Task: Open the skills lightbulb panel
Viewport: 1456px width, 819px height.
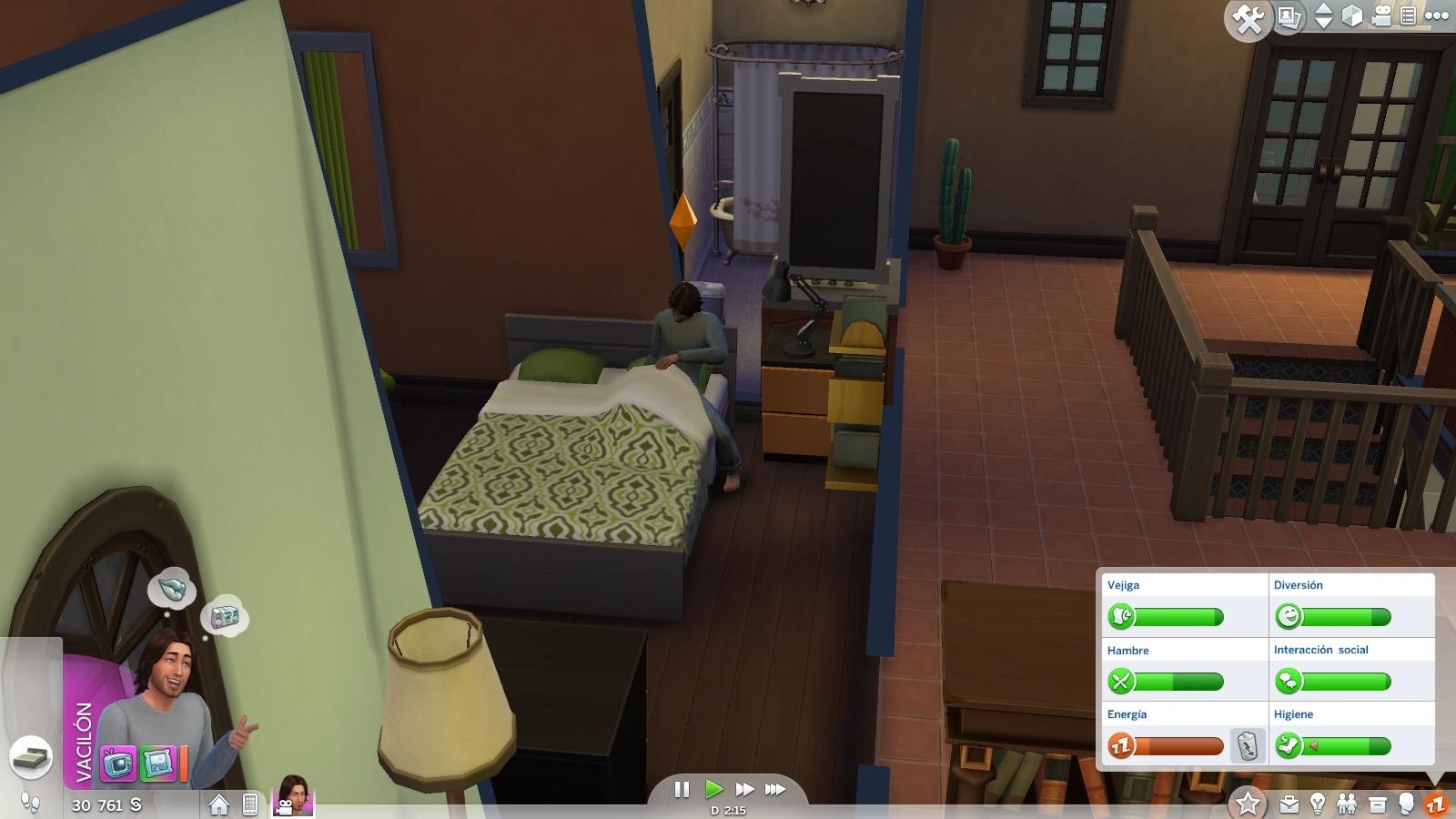Action: pyautogui.click(x=1318, y=804)
